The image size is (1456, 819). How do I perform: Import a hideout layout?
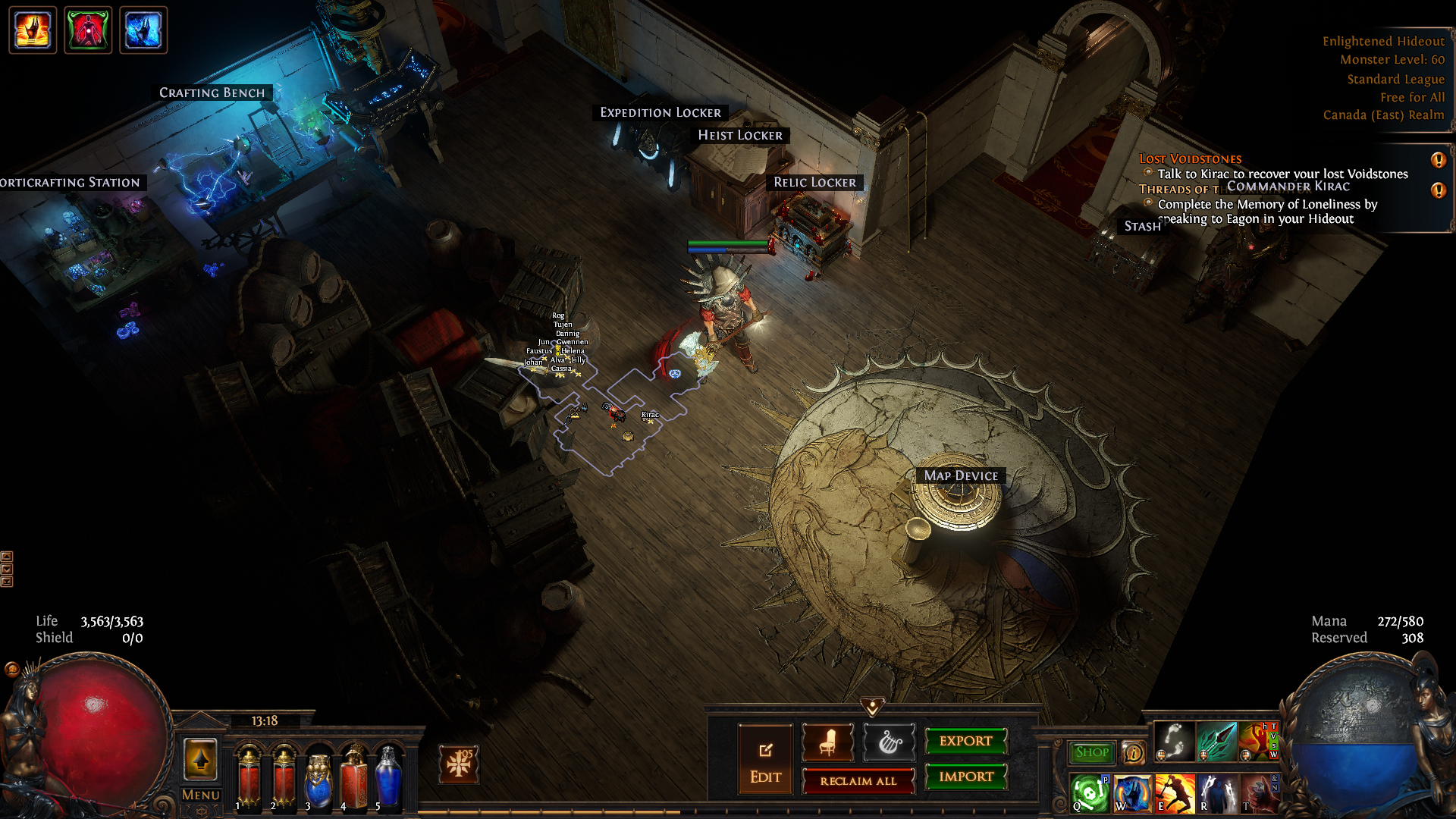[x=965, y=777]
